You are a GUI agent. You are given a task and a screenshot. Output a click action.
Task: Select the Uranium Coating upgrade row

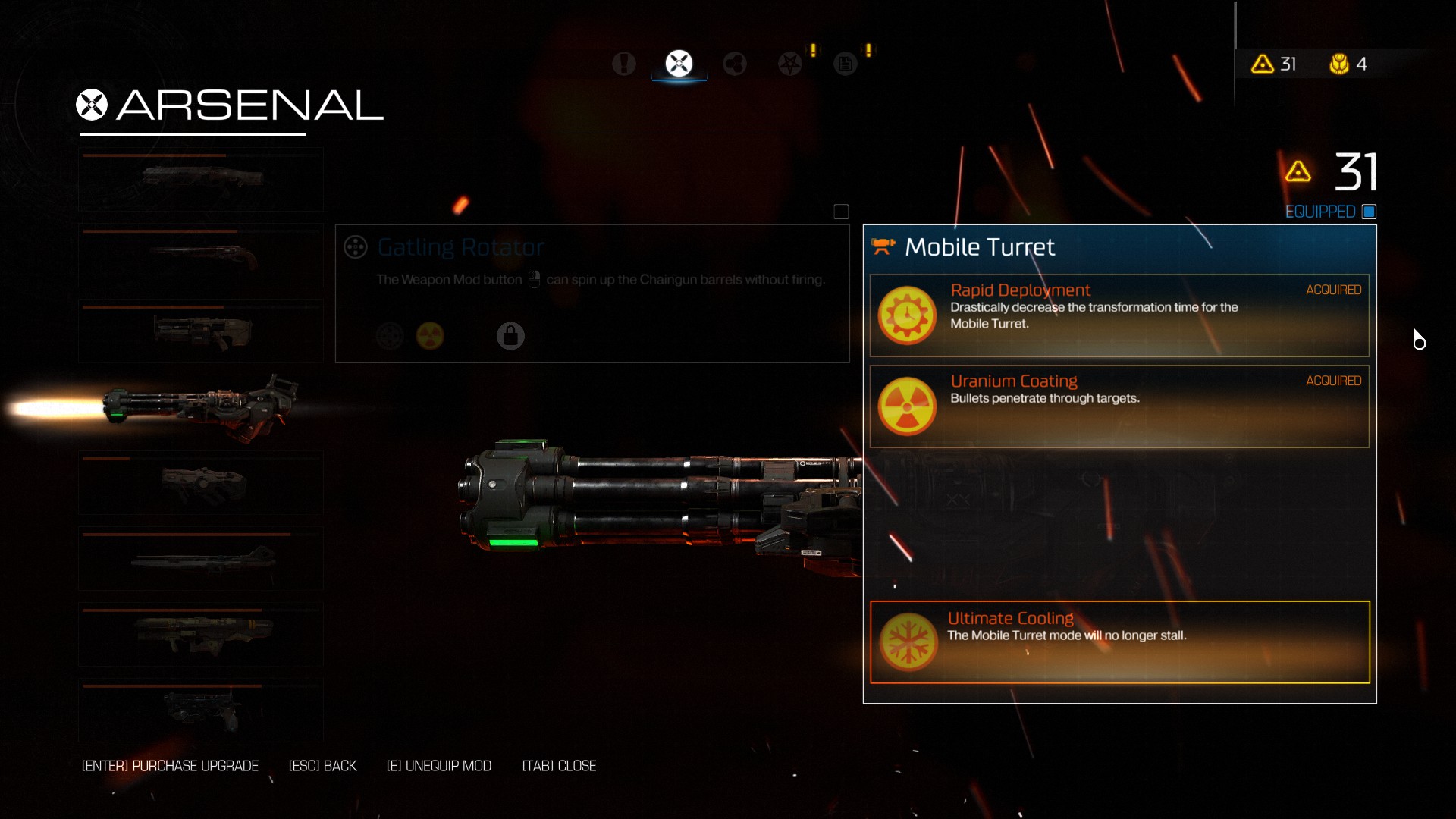click(x=1119, y=406)
